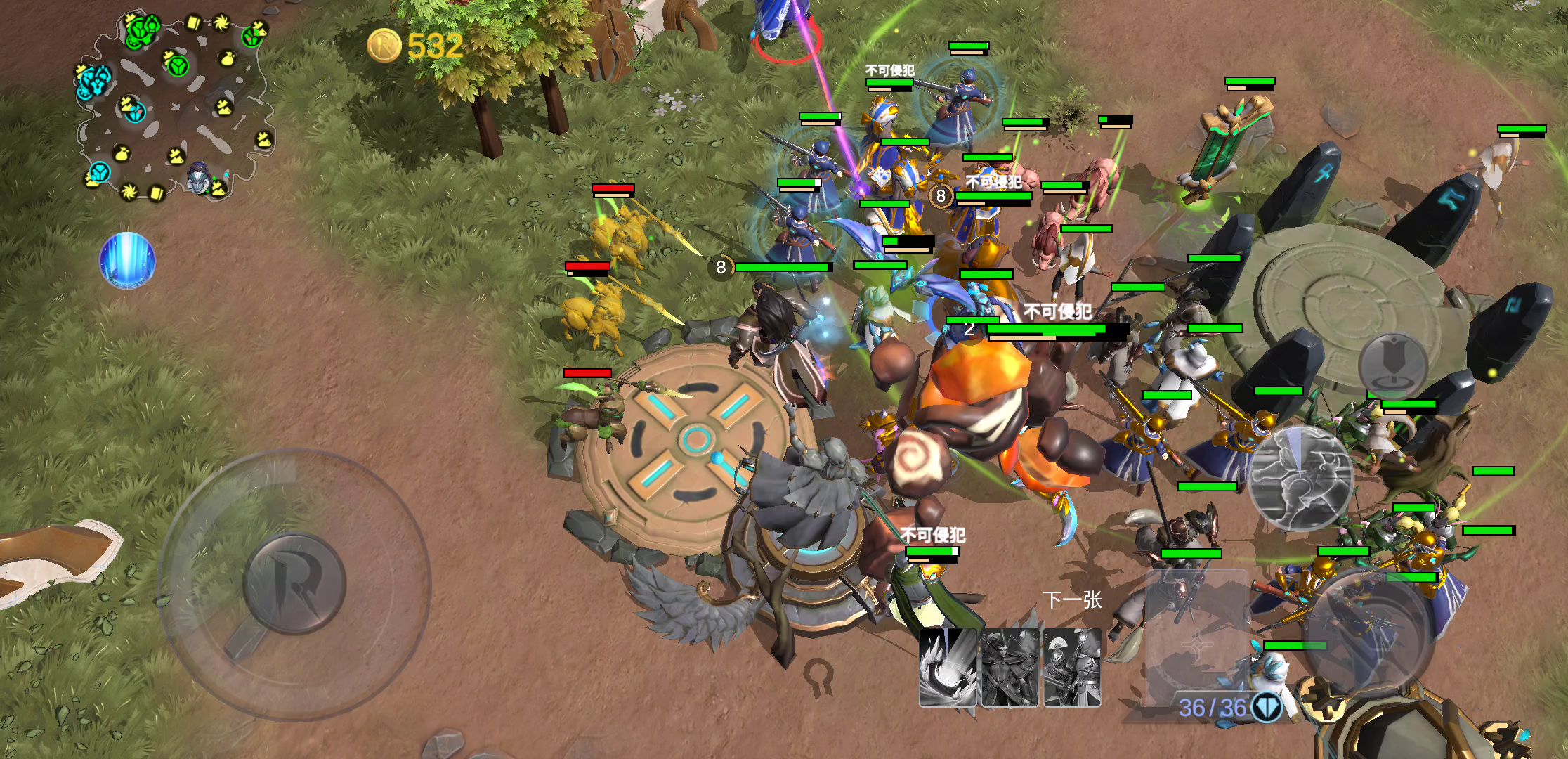1568x759 pixels.
Task: Use the rearing horse charge skill
Action: [x=1301, y=478]
